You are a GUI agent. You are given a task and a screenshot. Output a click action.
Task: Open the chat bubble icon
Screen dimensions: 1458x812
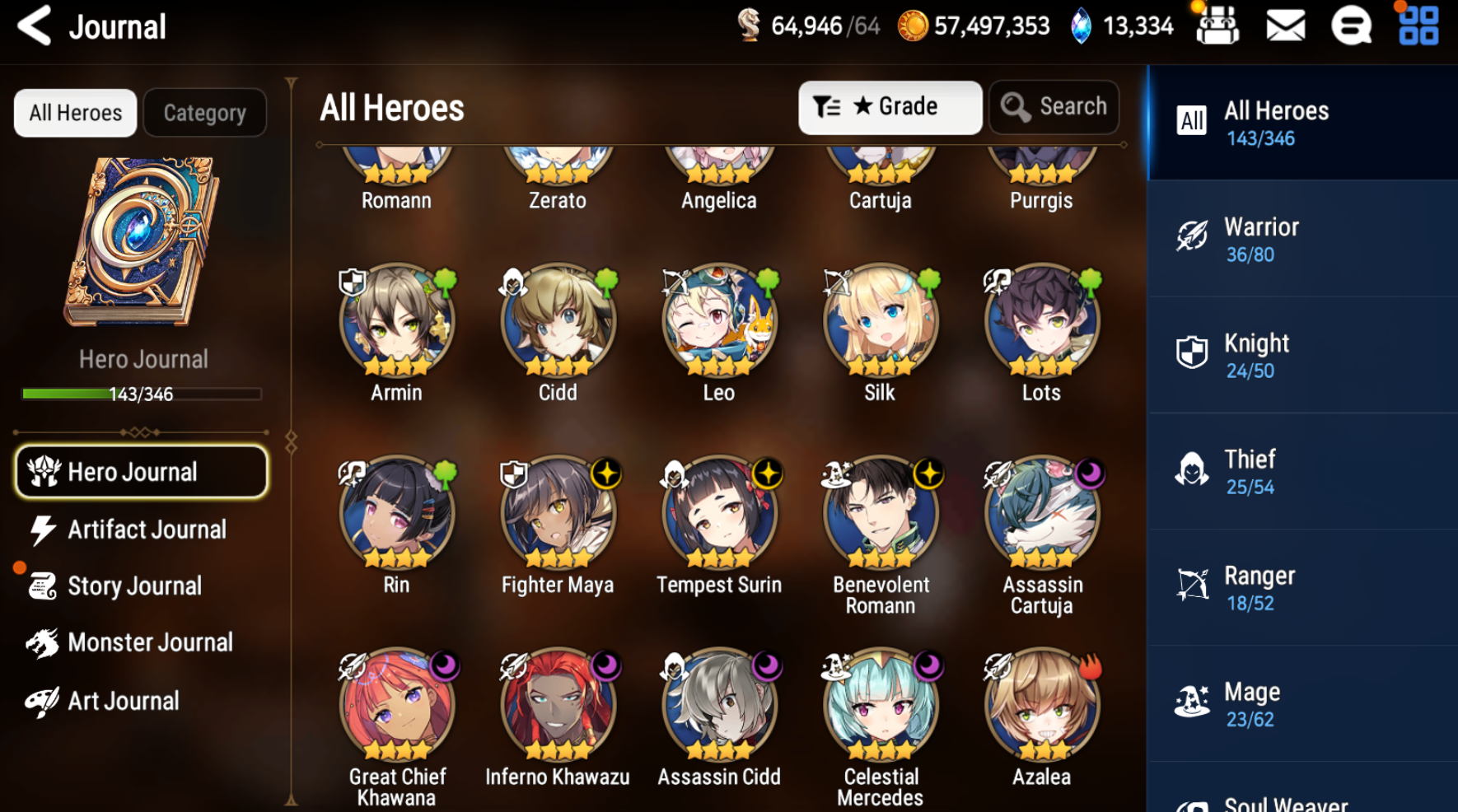(1351, 26)
